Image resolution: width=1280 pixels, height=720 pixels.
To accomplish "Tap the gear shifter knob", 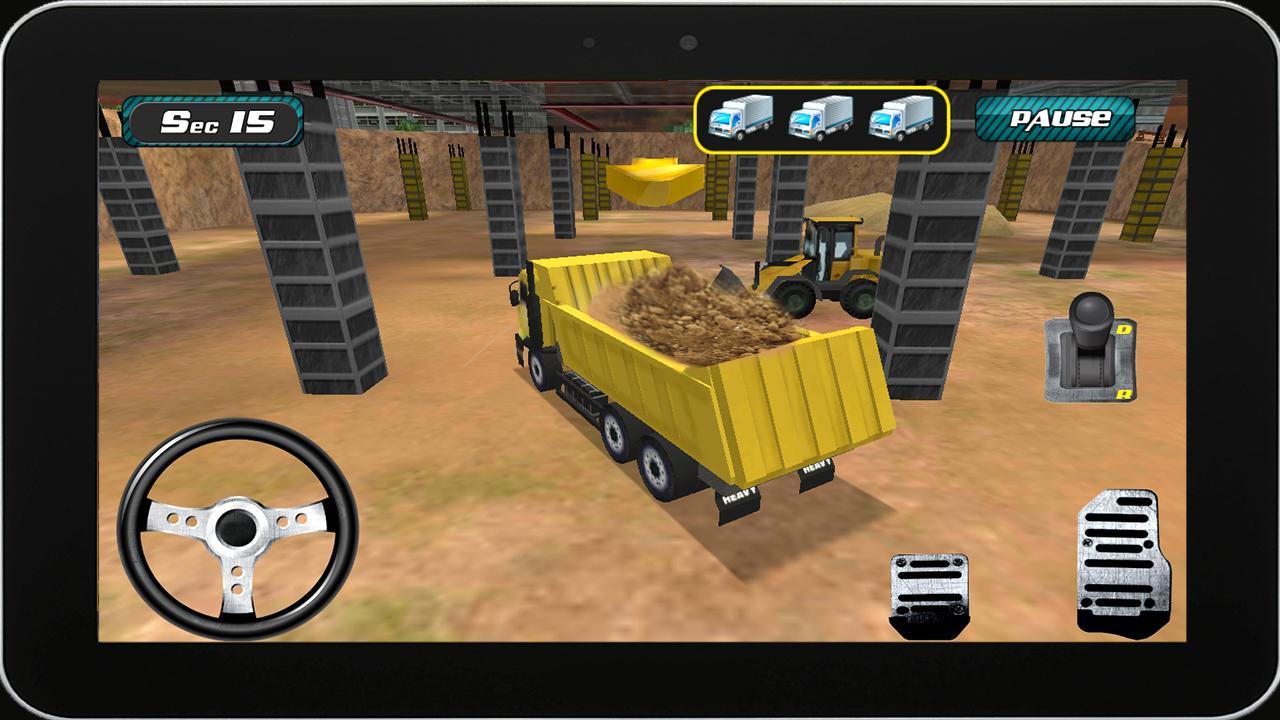I will [1090, 313].
